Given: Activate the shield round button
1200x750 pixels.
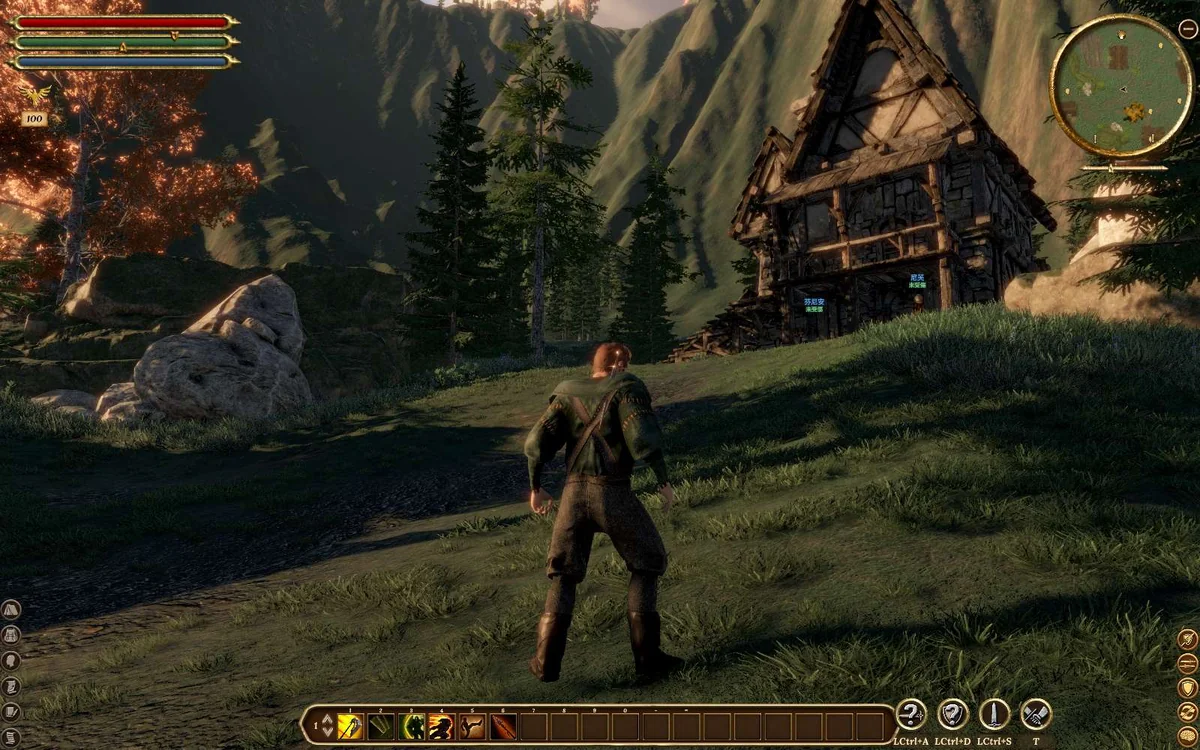Looking at the screenshot, I should pyautogui.click(x=953, y=714).
